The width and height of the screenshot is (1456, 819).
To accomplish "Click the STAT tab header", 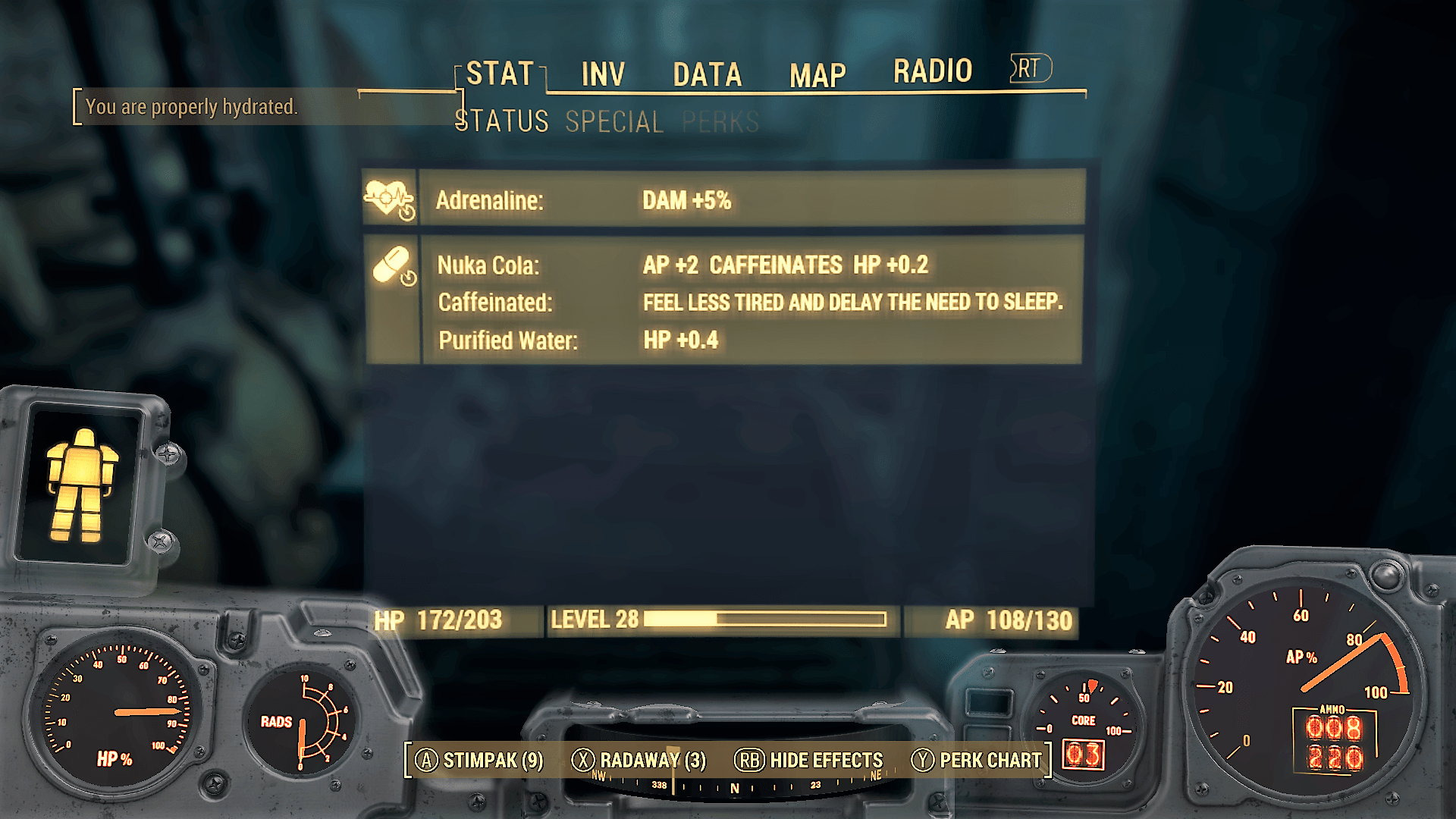I will pyautogui.click(x=500, y=74).
